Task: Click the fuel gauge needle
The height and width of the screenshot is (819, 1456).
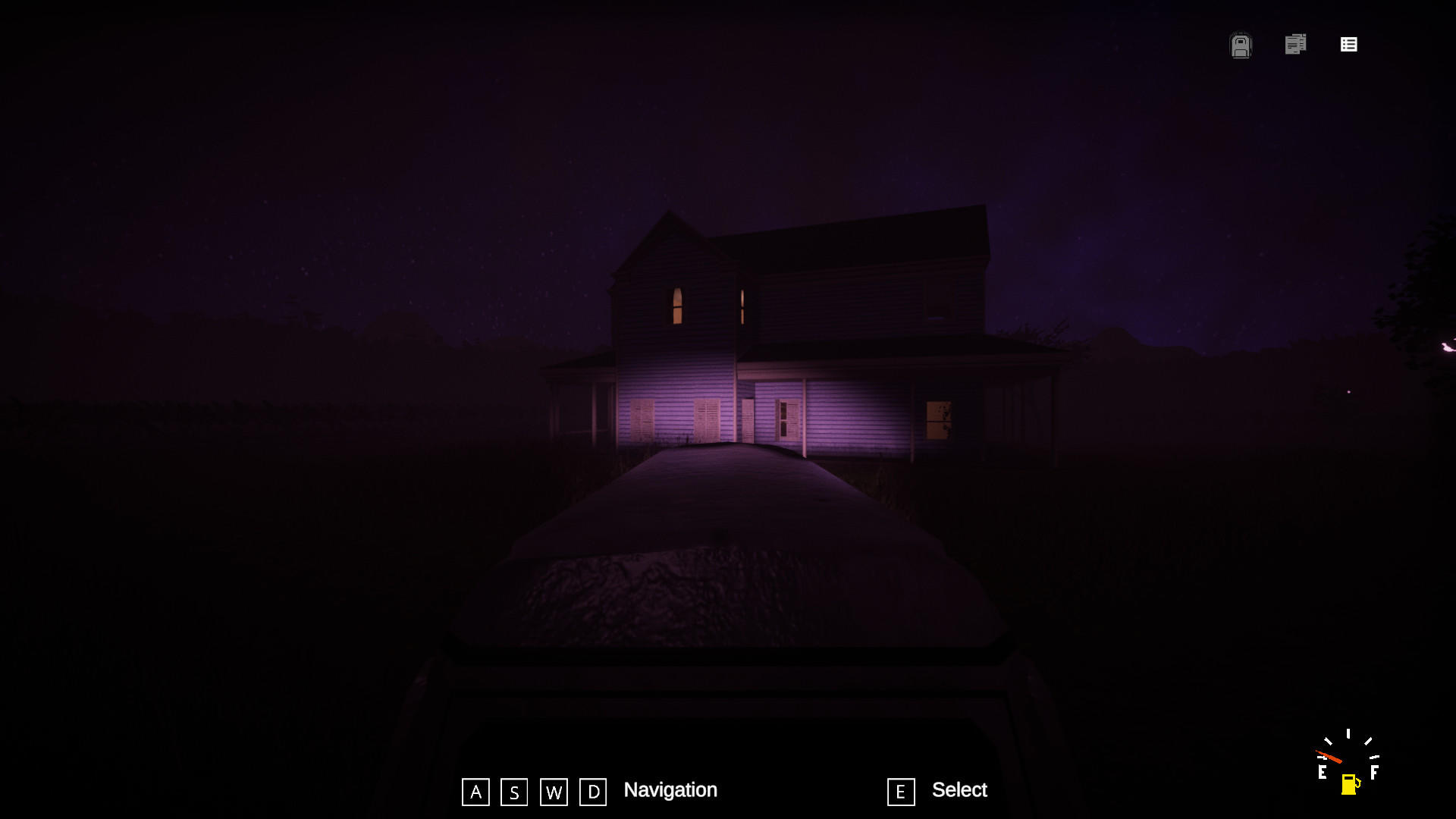Action: (1330, 756)
